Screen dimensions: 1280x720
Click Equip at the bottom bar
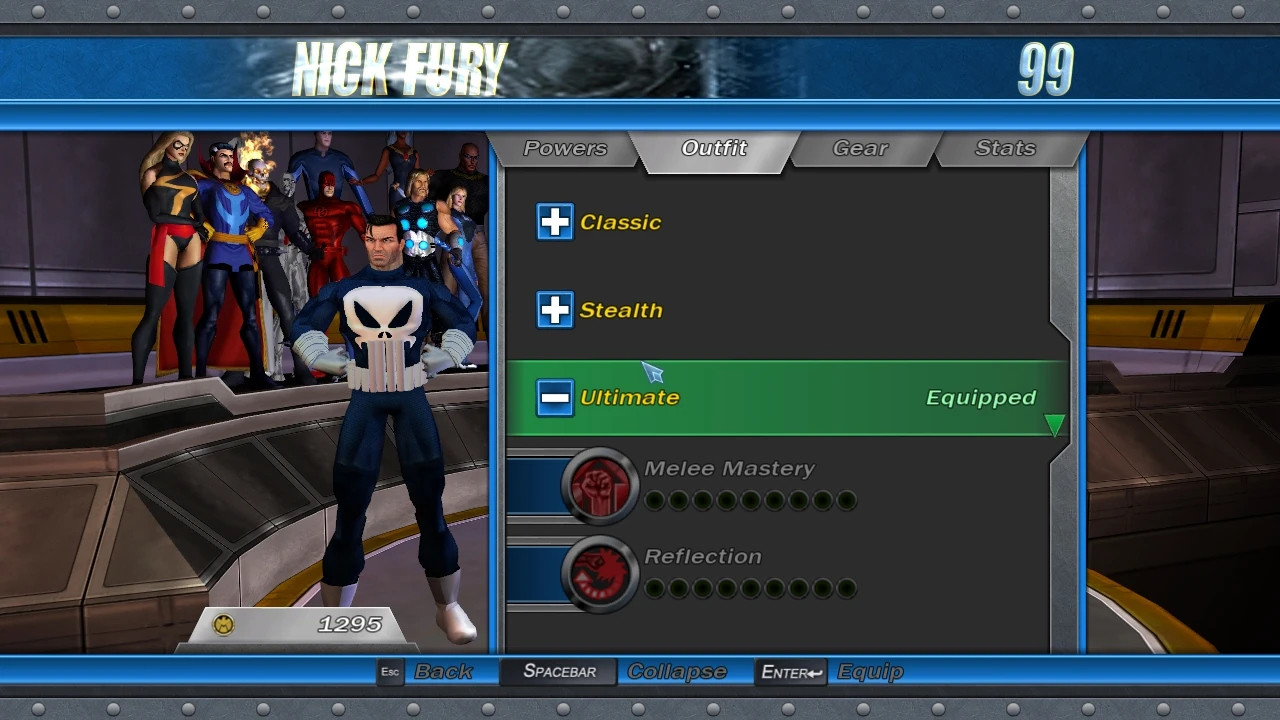[x=868, y=671]
